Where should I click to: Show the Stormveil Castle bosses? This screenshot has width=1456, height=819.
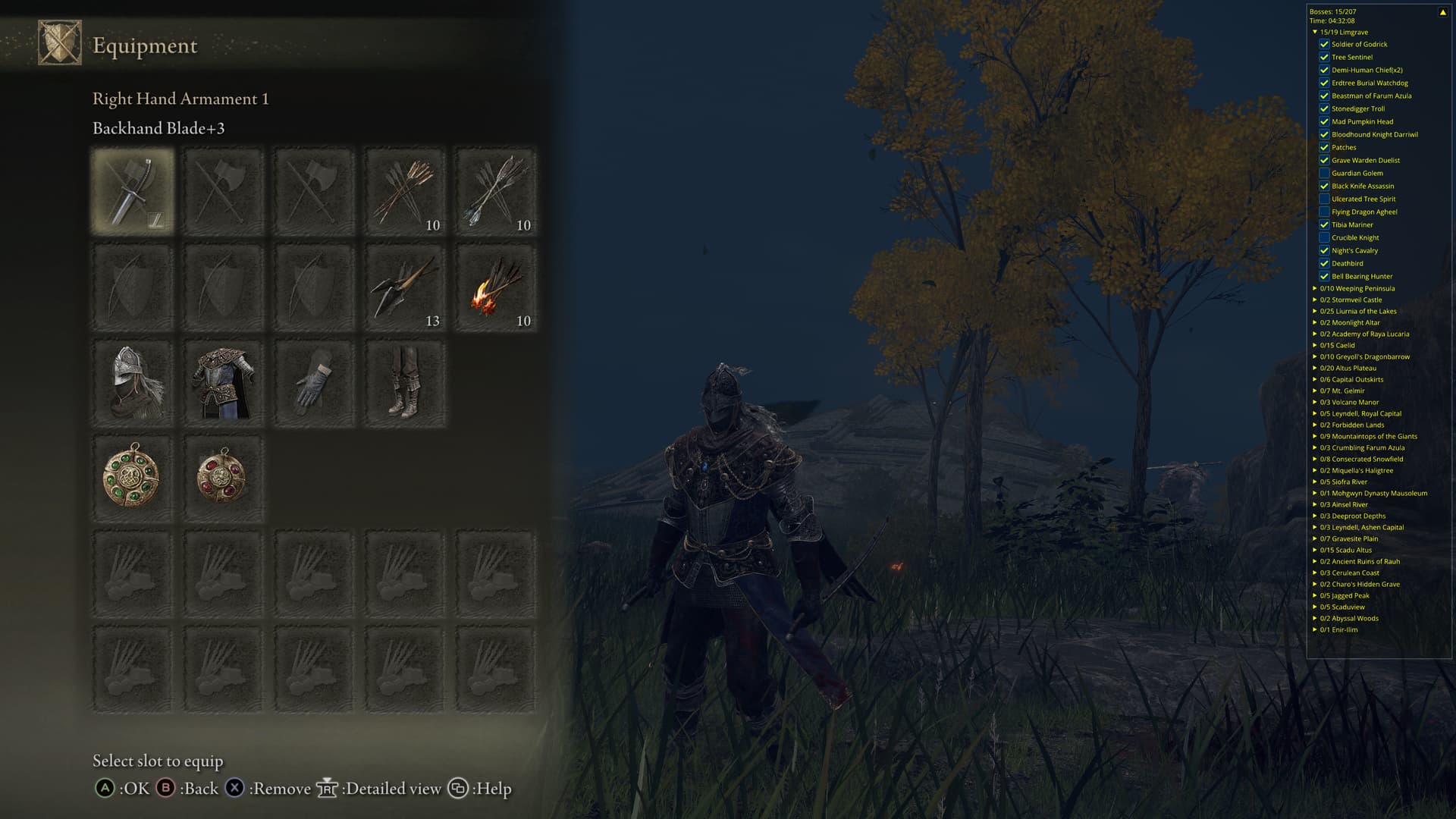point(1315,300)
